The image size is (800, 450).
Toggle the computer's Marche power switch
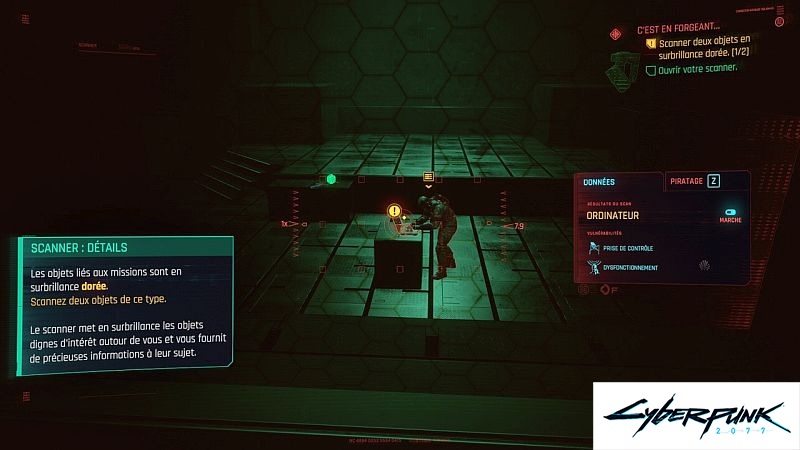point(730,214)
